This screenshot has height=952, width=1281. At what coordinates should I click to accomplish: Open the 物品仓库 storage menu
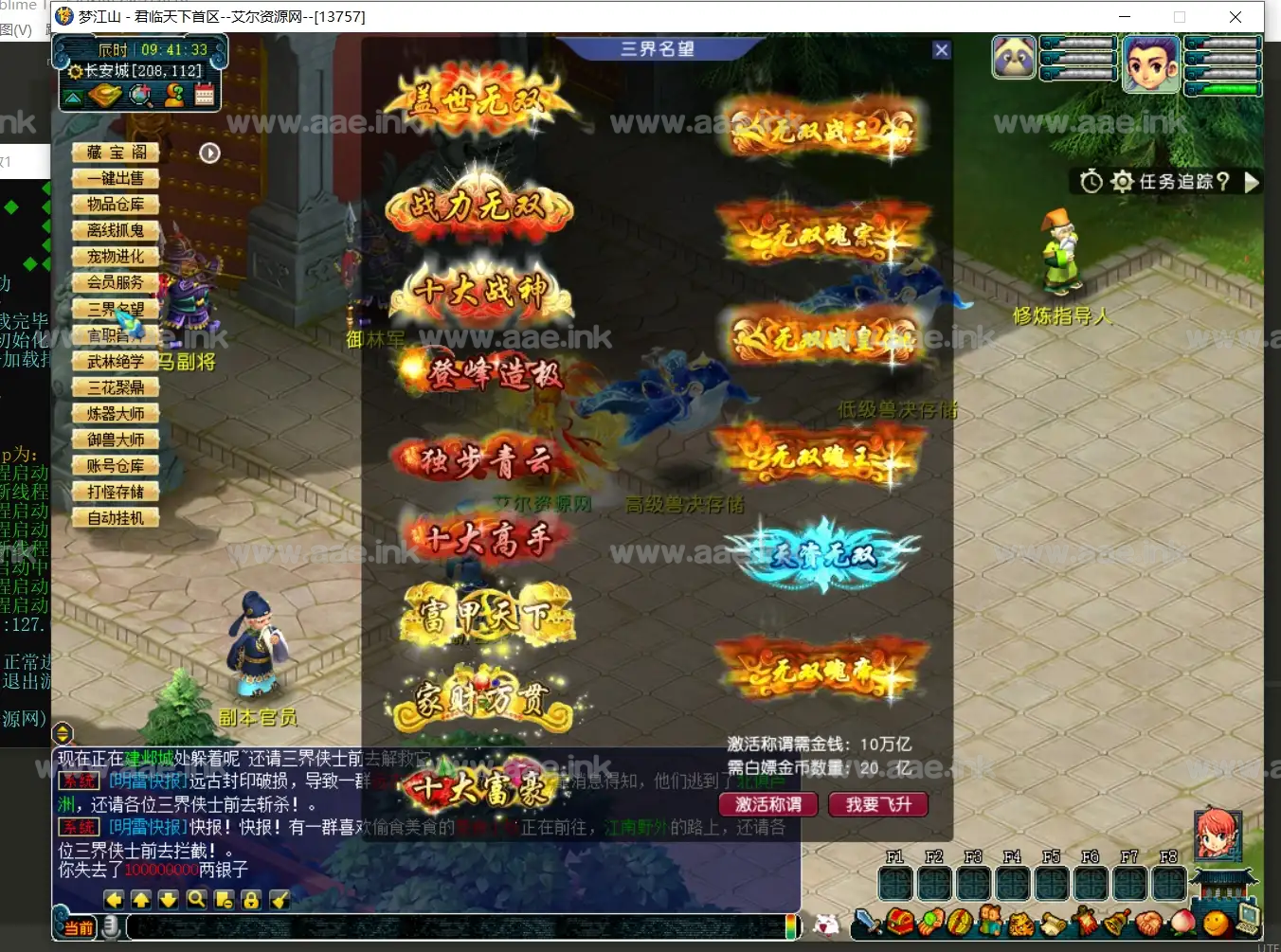coord(117,205)
